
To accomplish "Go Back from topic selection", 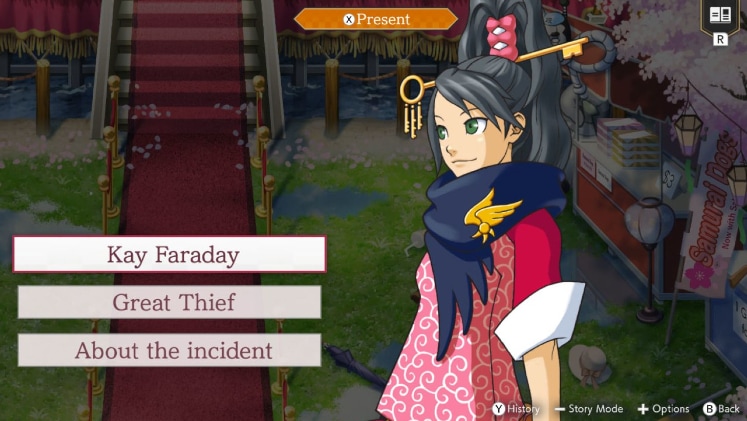I will (721, 408).
